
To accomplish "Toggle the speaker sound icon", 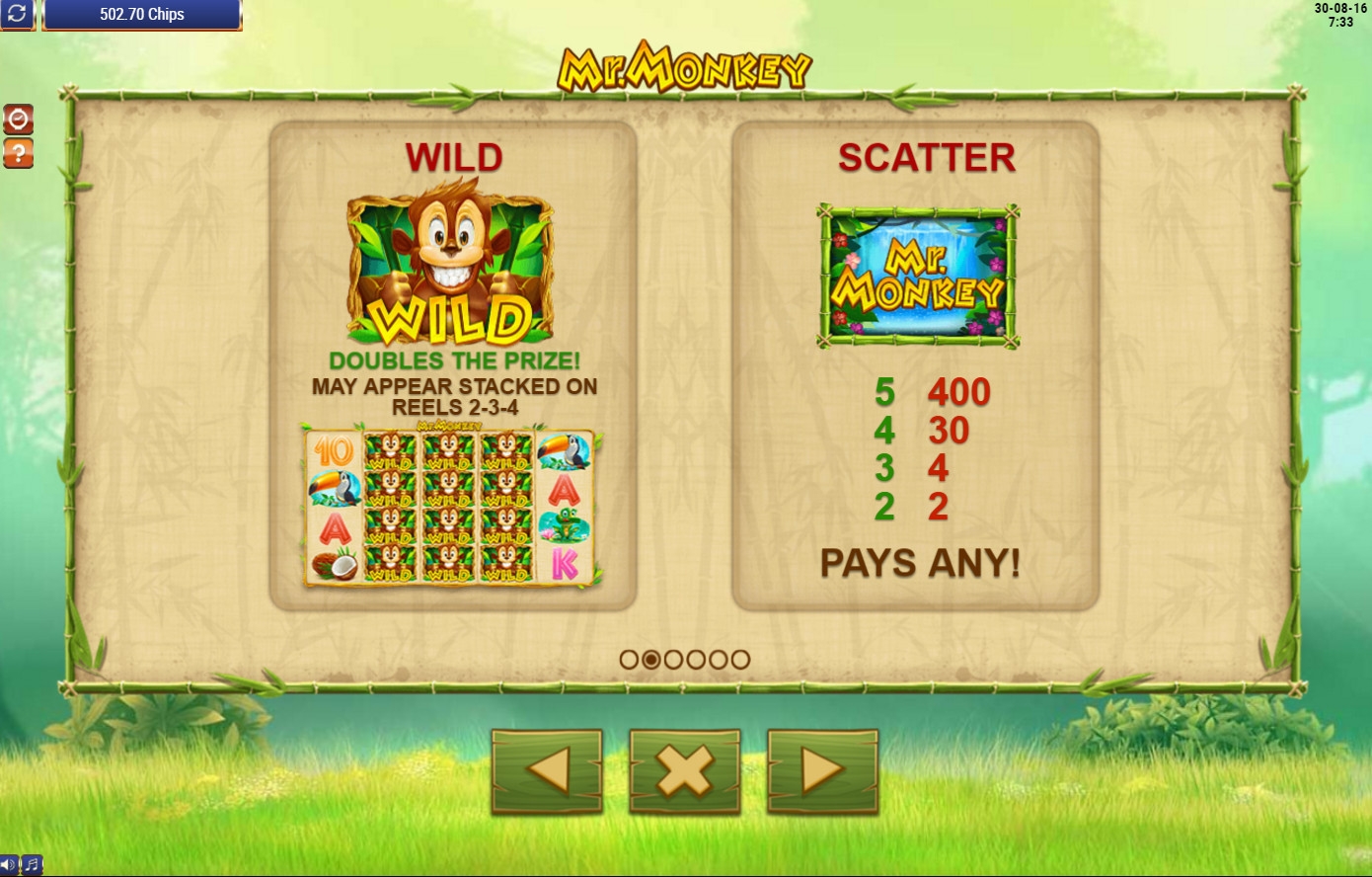I will click(x=9, y=865).
